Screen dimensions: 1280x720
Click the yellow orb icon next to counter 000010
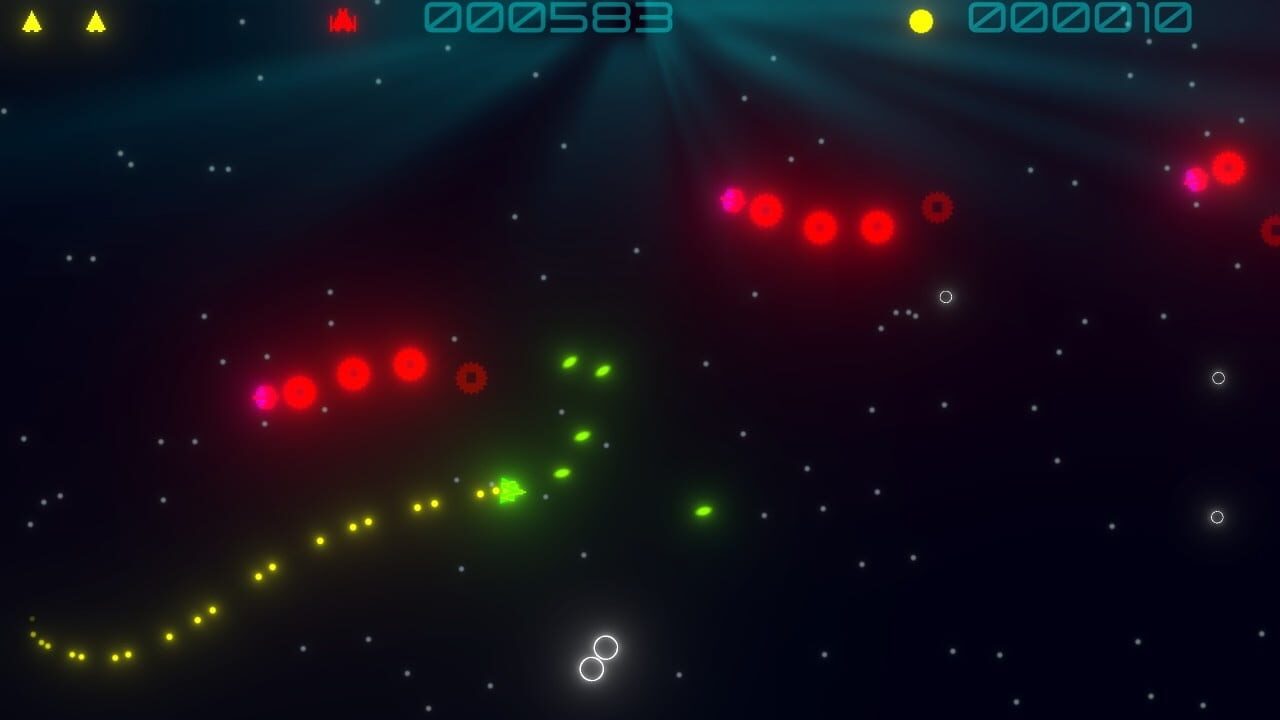[919, 19]
